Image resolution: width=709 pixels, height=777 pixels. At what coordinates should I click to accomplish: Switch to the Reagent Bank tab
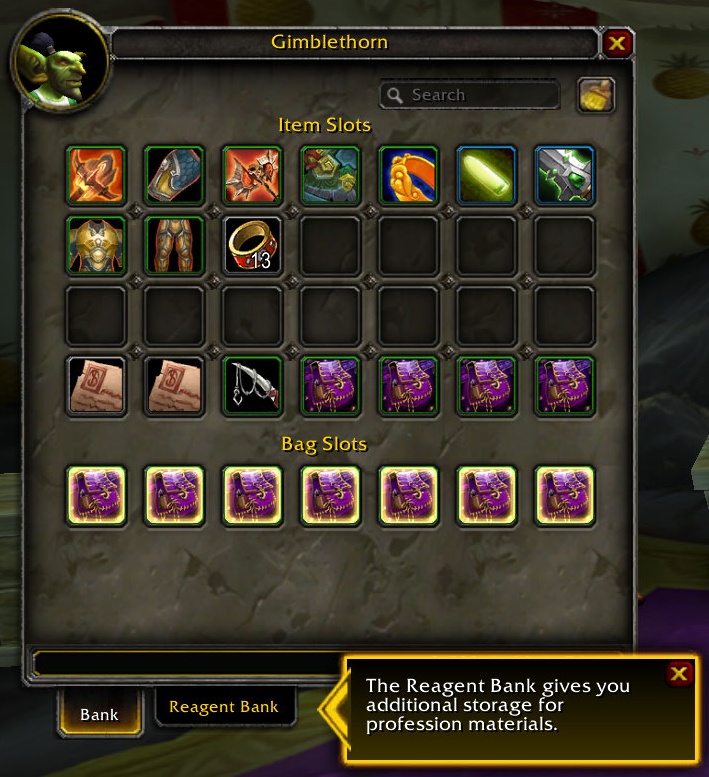pos(224,707)
